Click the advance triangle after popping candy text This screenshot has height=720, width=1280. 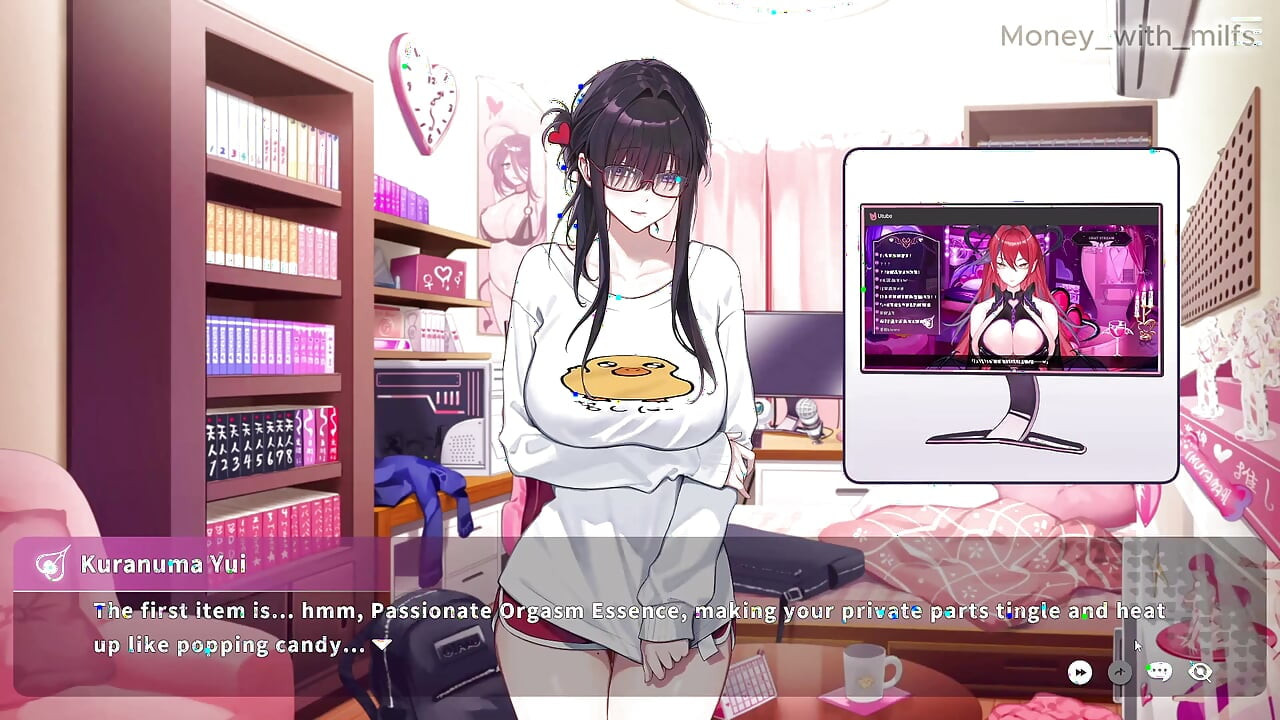381,645
